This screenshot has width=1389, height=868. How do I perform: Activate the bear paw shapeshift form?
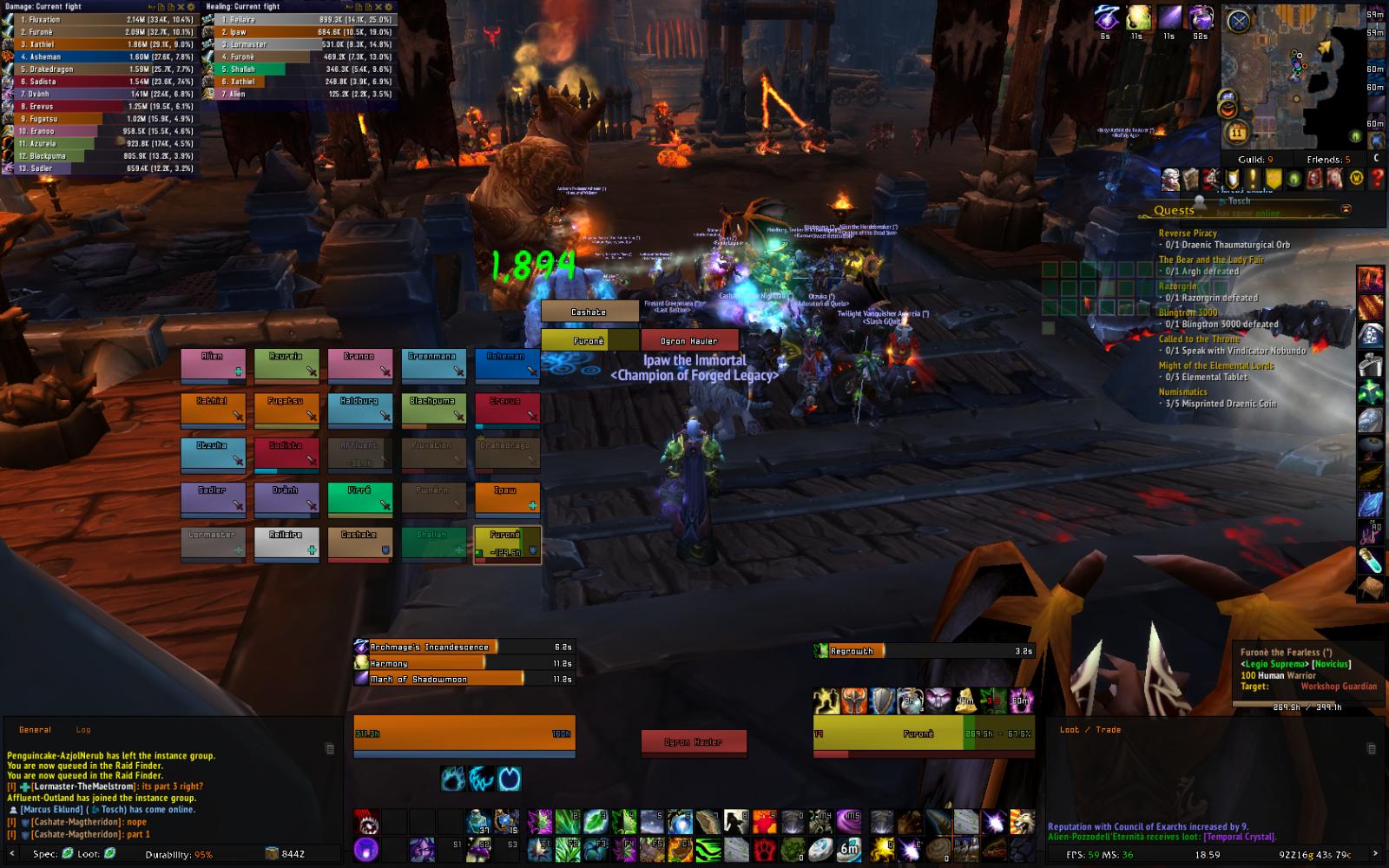tap(453, 779)
